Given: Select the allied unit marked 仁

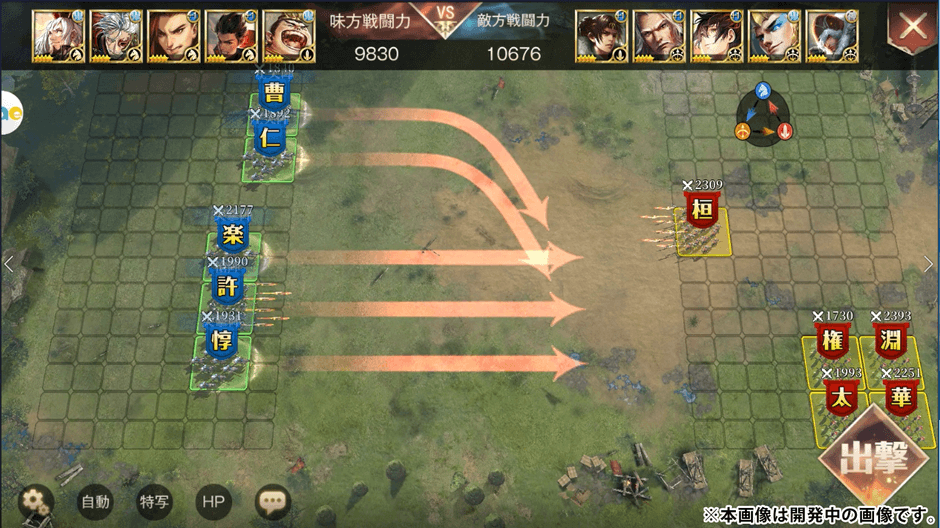Looking at the screenshot, I should (268, 141).
